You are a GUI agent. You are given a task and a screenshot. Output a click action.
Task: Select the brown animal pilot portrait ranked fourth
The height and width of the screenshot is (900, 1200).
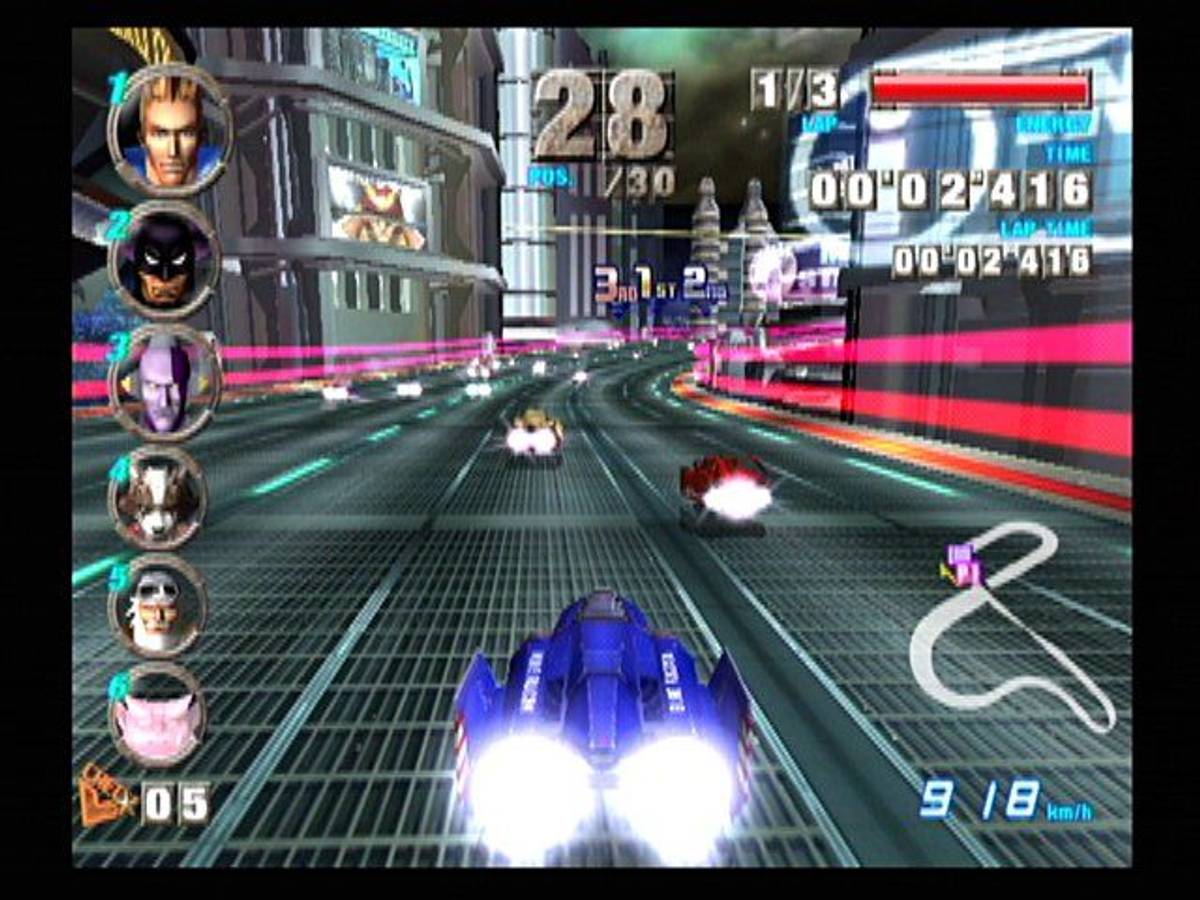point(160,497)
